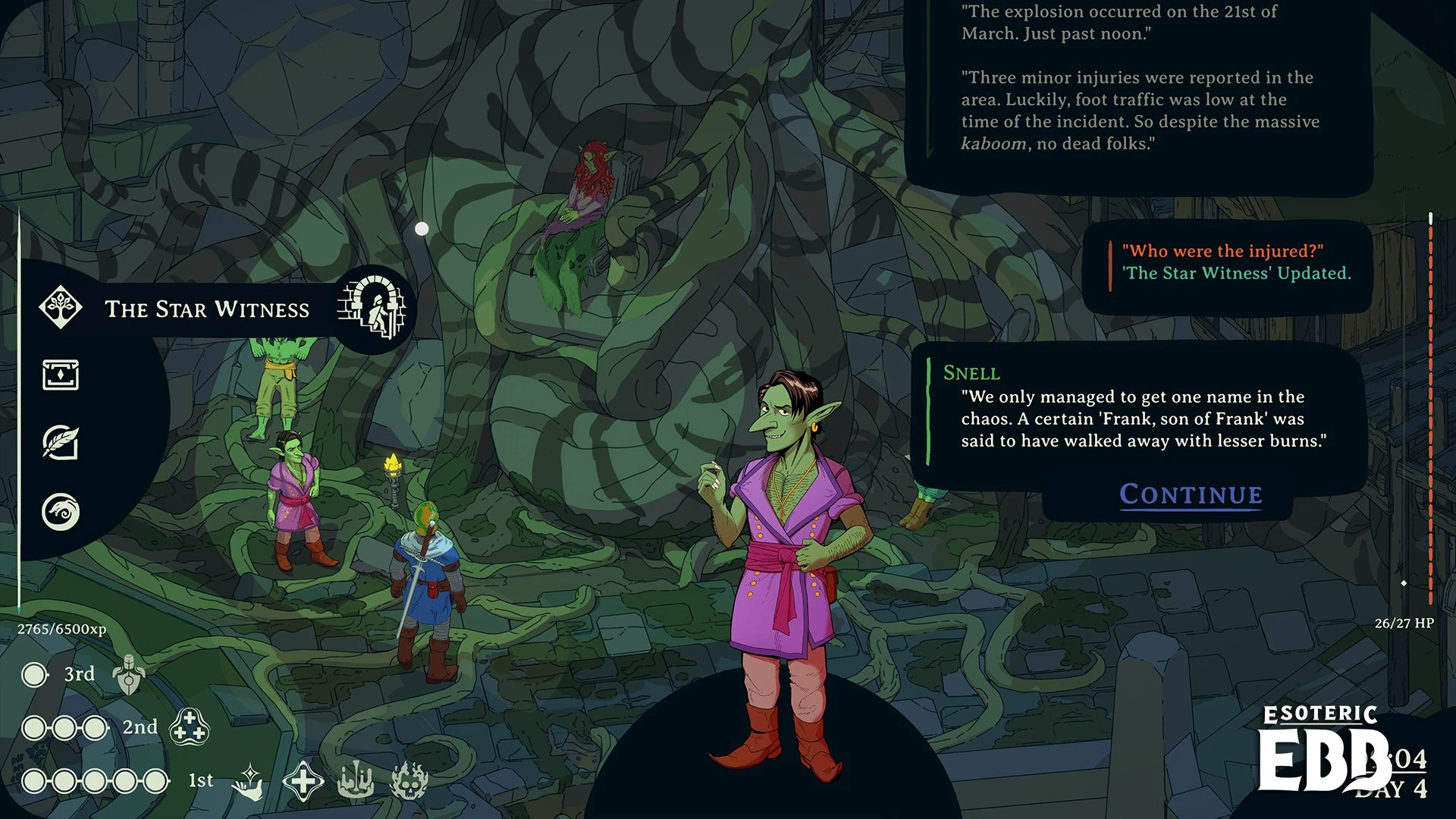This screenshot has height=819, width=1456.
Task: Open the feather quill journal icon
Action: click(x=61, y=442)
